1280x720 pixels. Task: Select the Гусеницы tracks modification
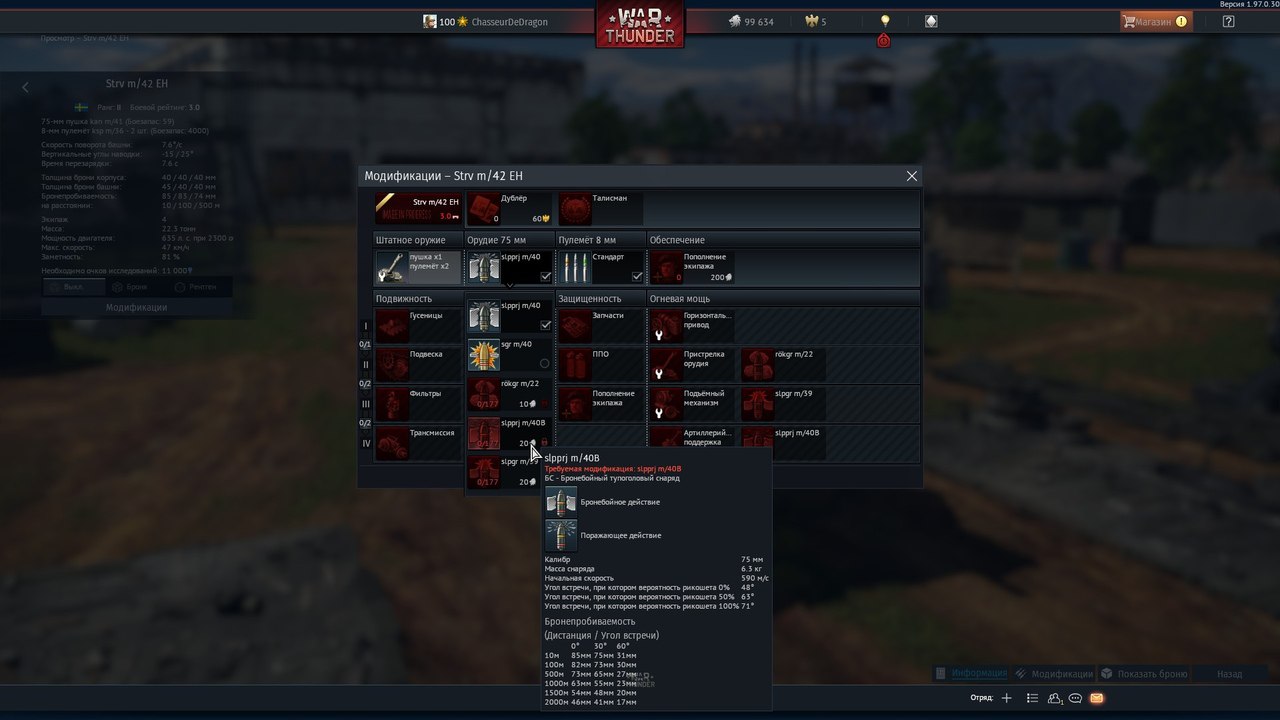(x=418, y=326)
